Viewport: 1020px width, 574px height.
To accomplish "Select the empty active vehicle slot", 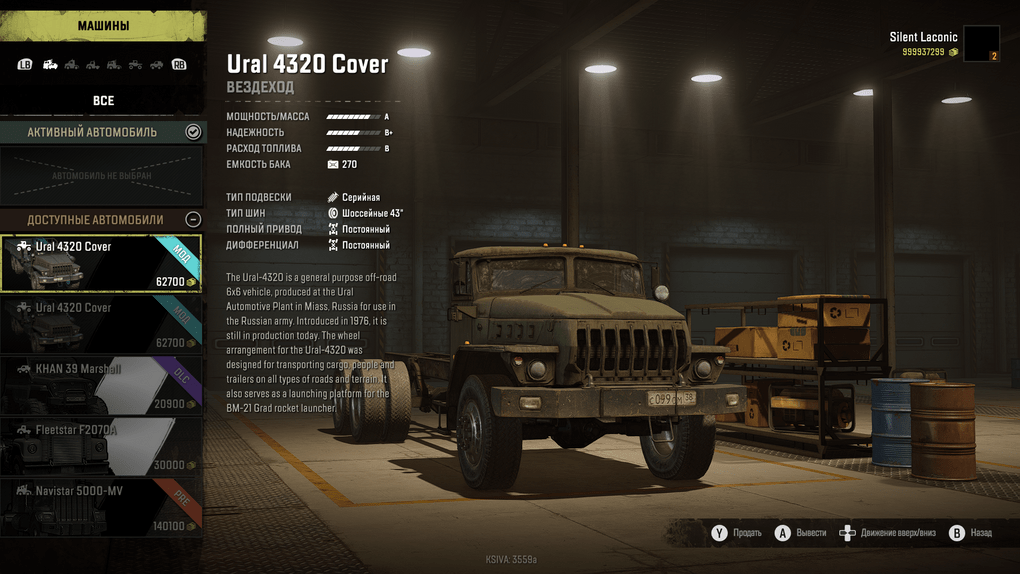I will tap(101, 176).
